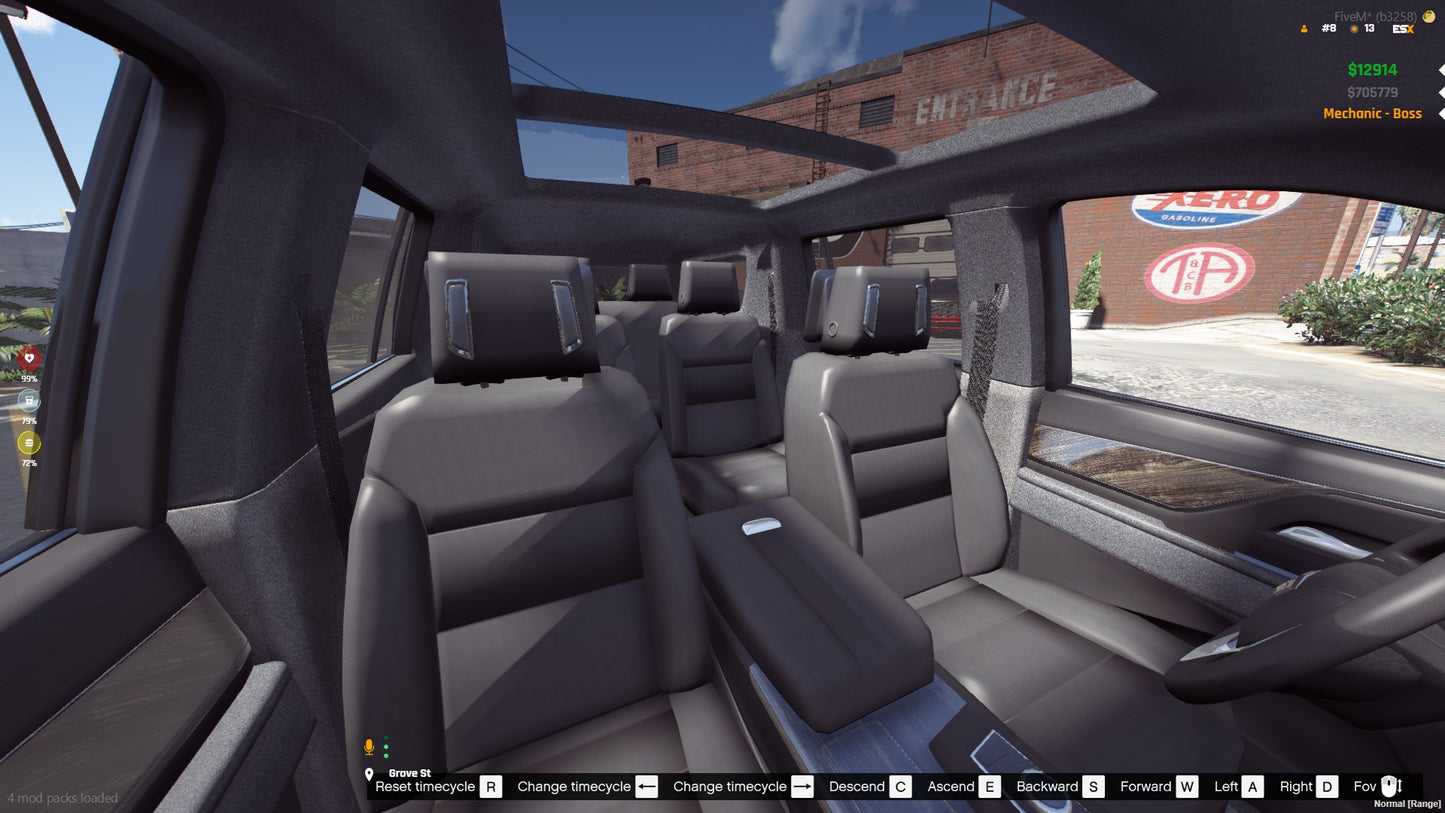Click the ping indicator dot showing 13
This screenshot has height=813, width=1445.
pos(1354,29)
